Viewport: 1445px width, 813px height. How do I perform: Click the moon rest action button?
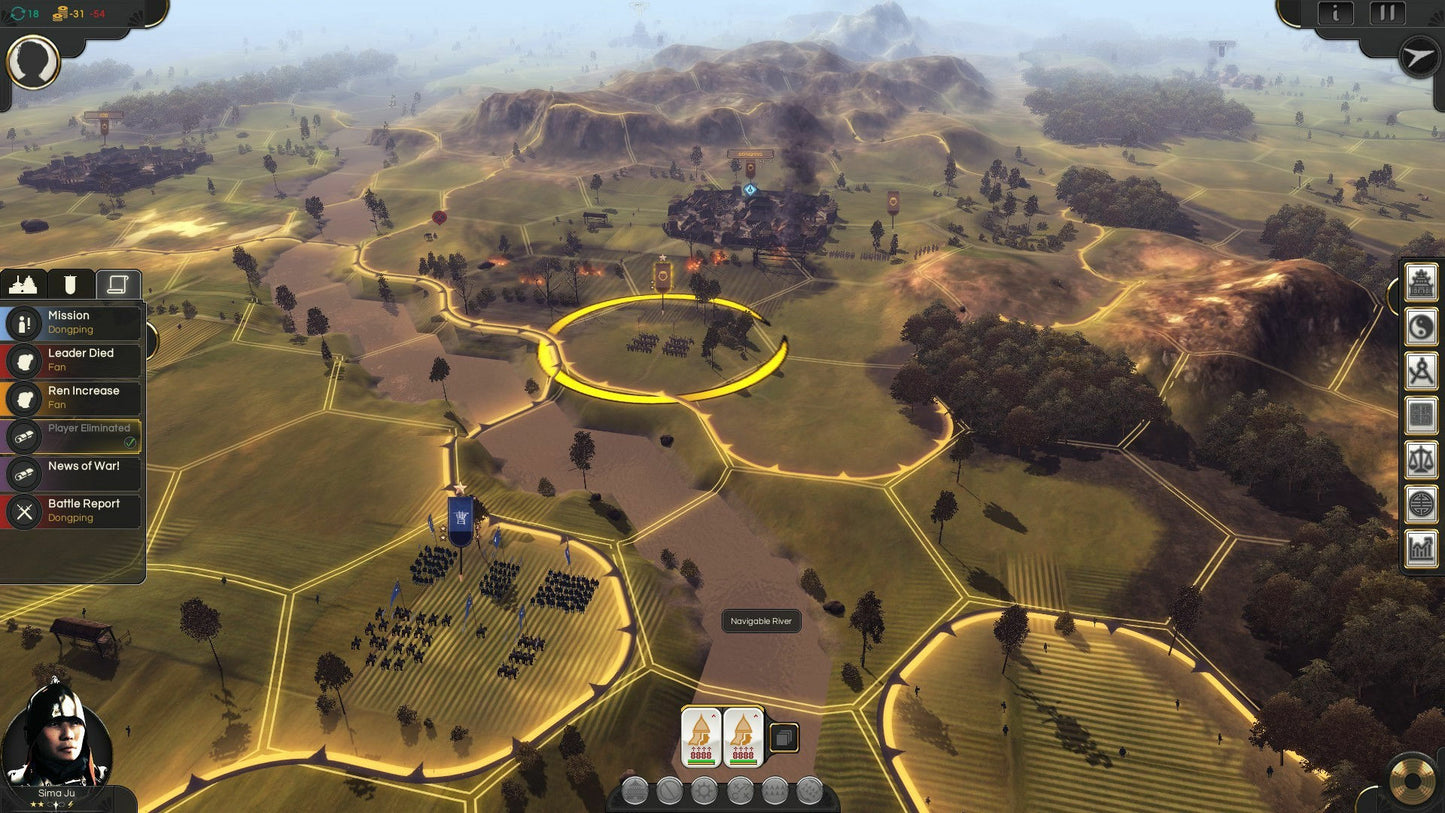click(808, 788)
